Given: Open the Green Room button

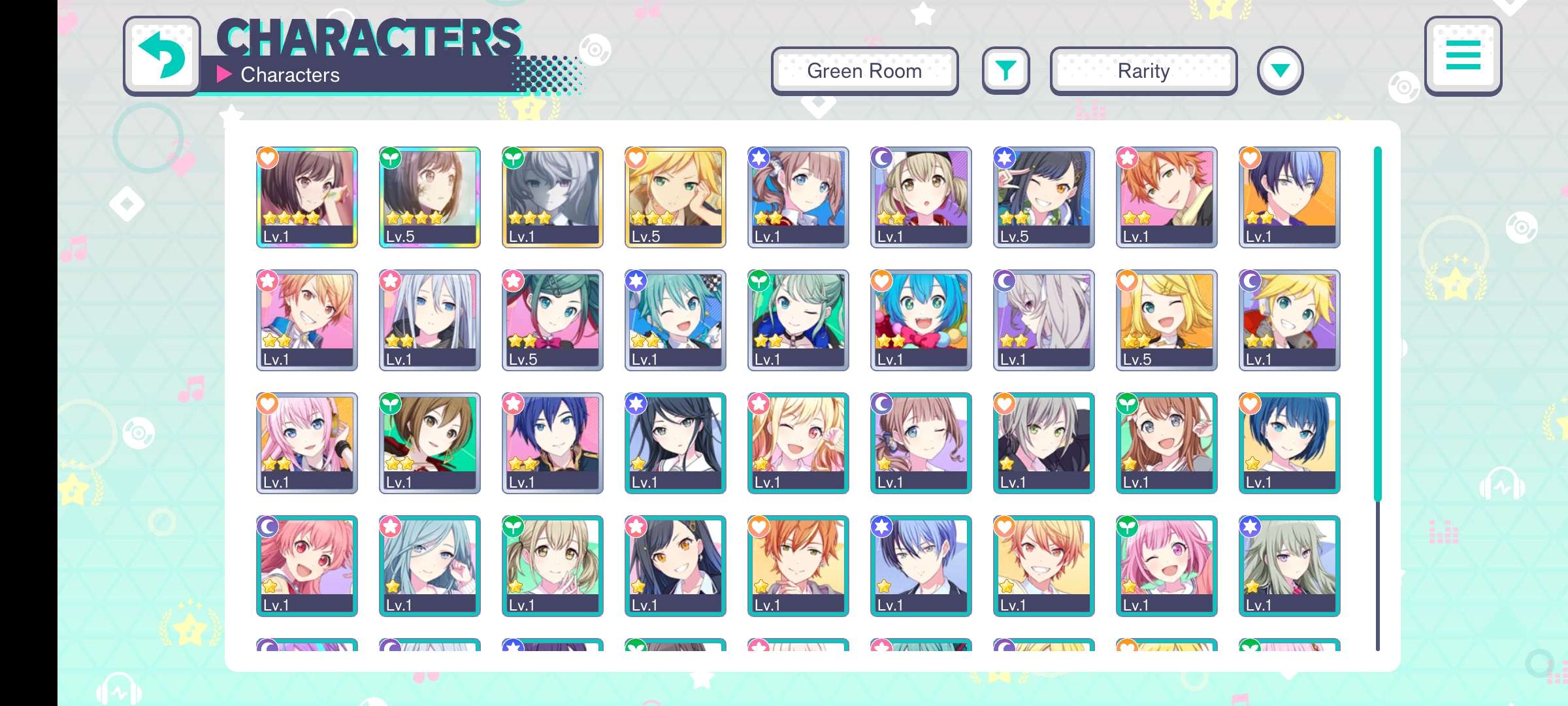Looking at the screenshot, I should 864,71.
